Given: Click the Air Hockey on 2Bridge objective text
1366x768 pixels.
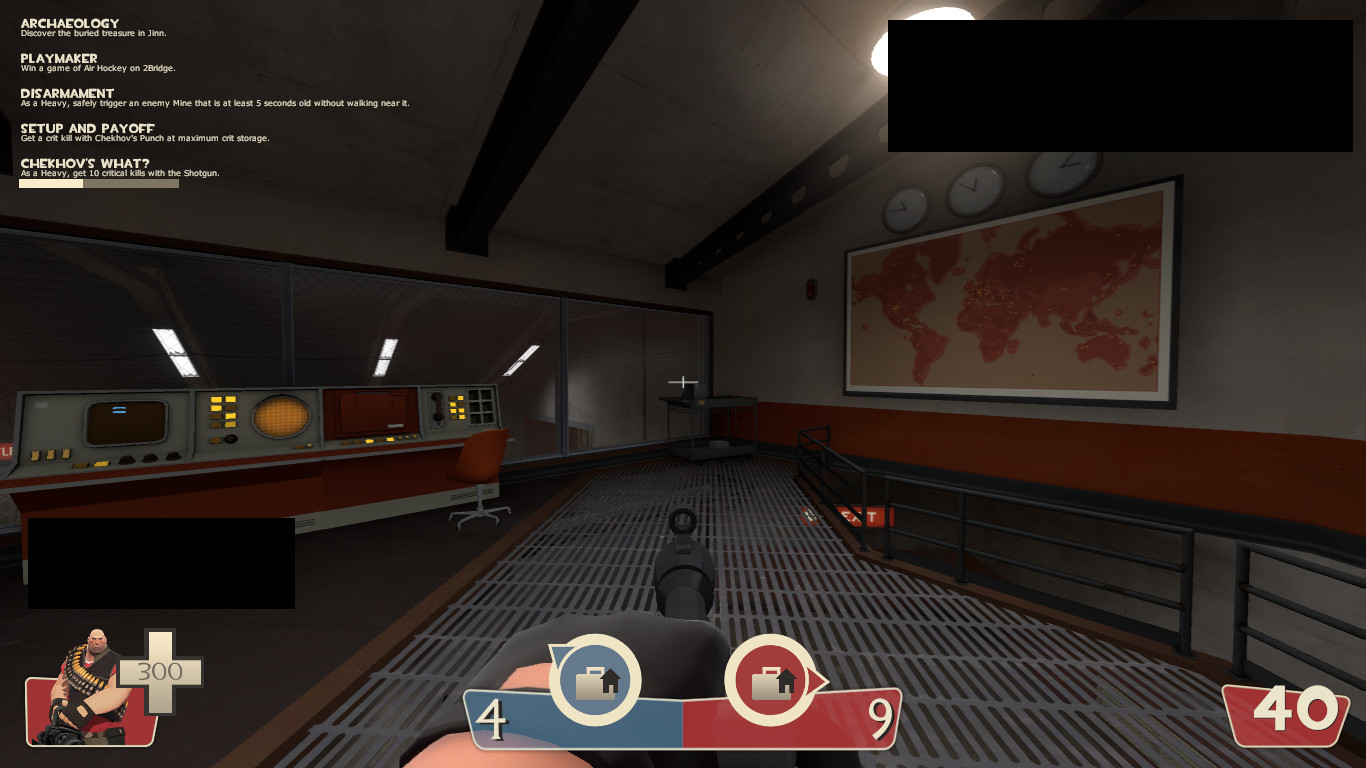Looking at the screenshot, I should pos(97,68).
